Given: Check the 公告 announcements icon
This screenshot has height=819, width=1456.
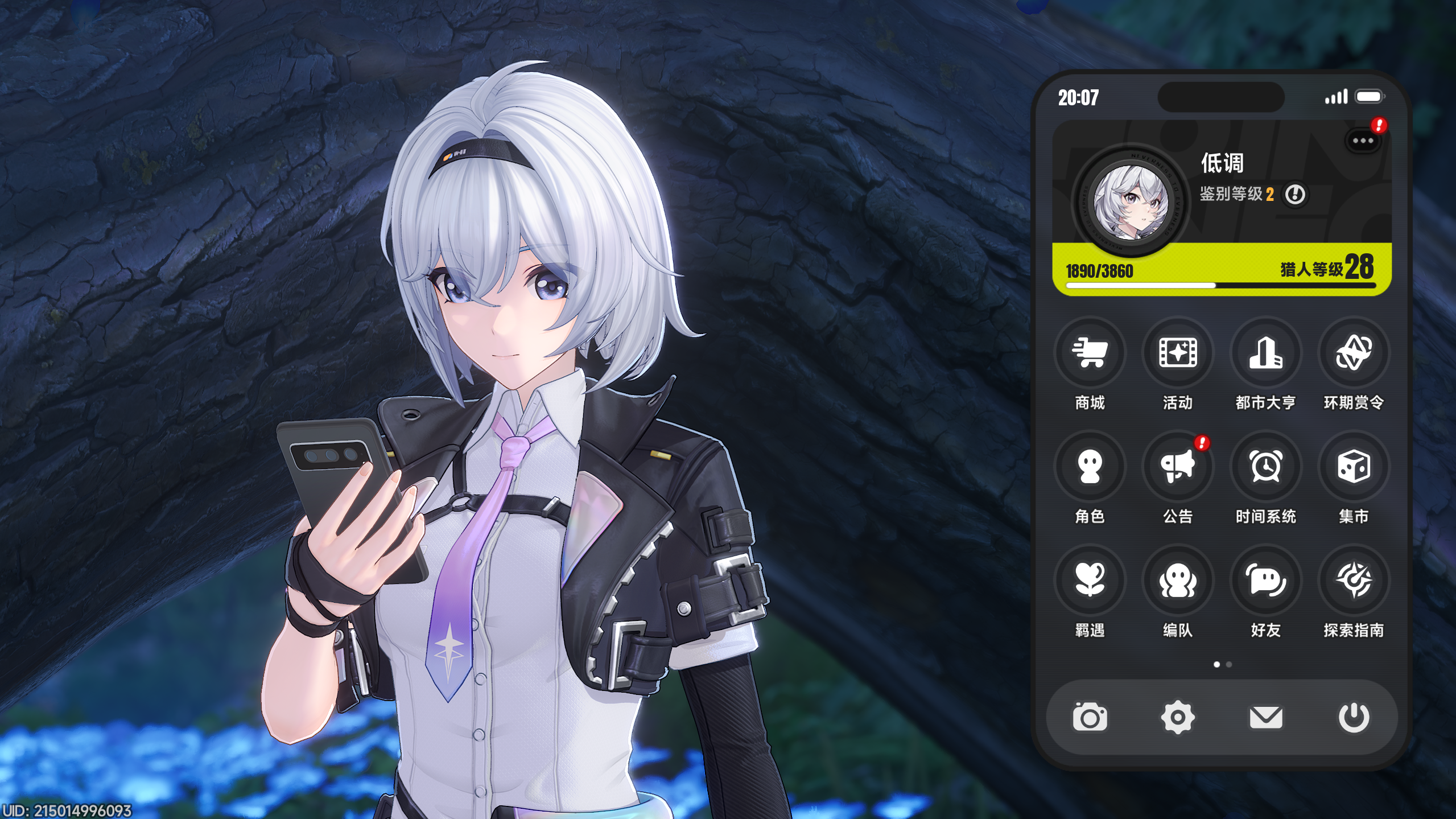Looking at the screenshot, I should (x=1178, y=467).
